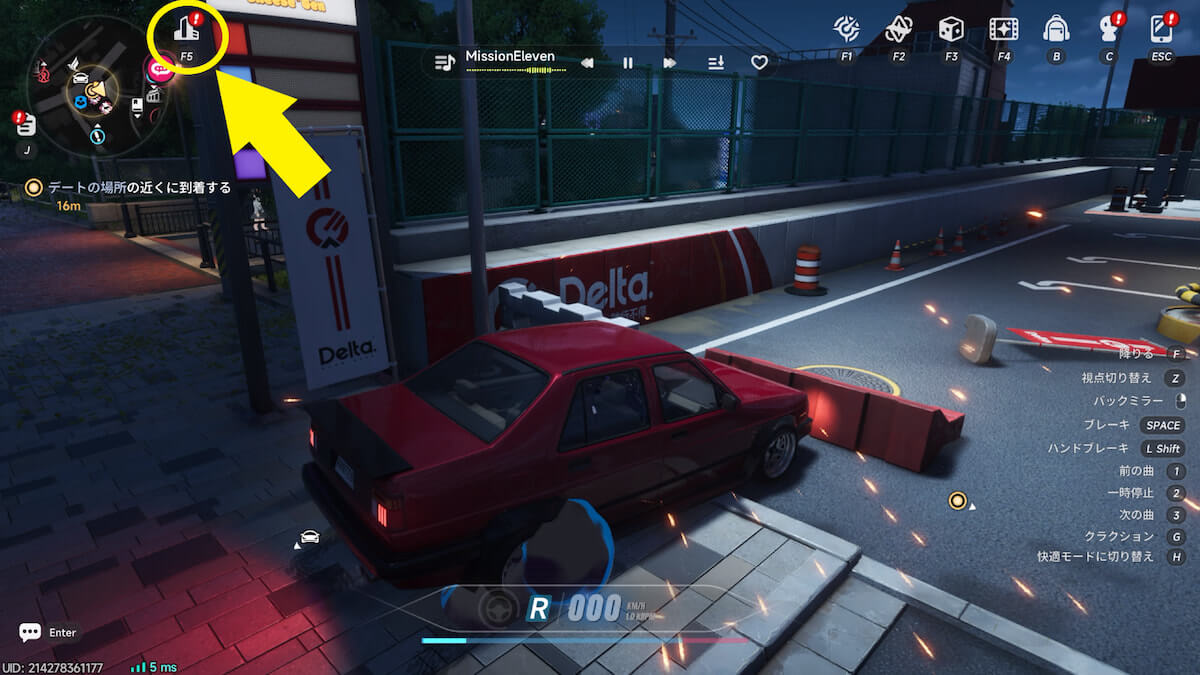Open the circular minimap

coord(97,88)
